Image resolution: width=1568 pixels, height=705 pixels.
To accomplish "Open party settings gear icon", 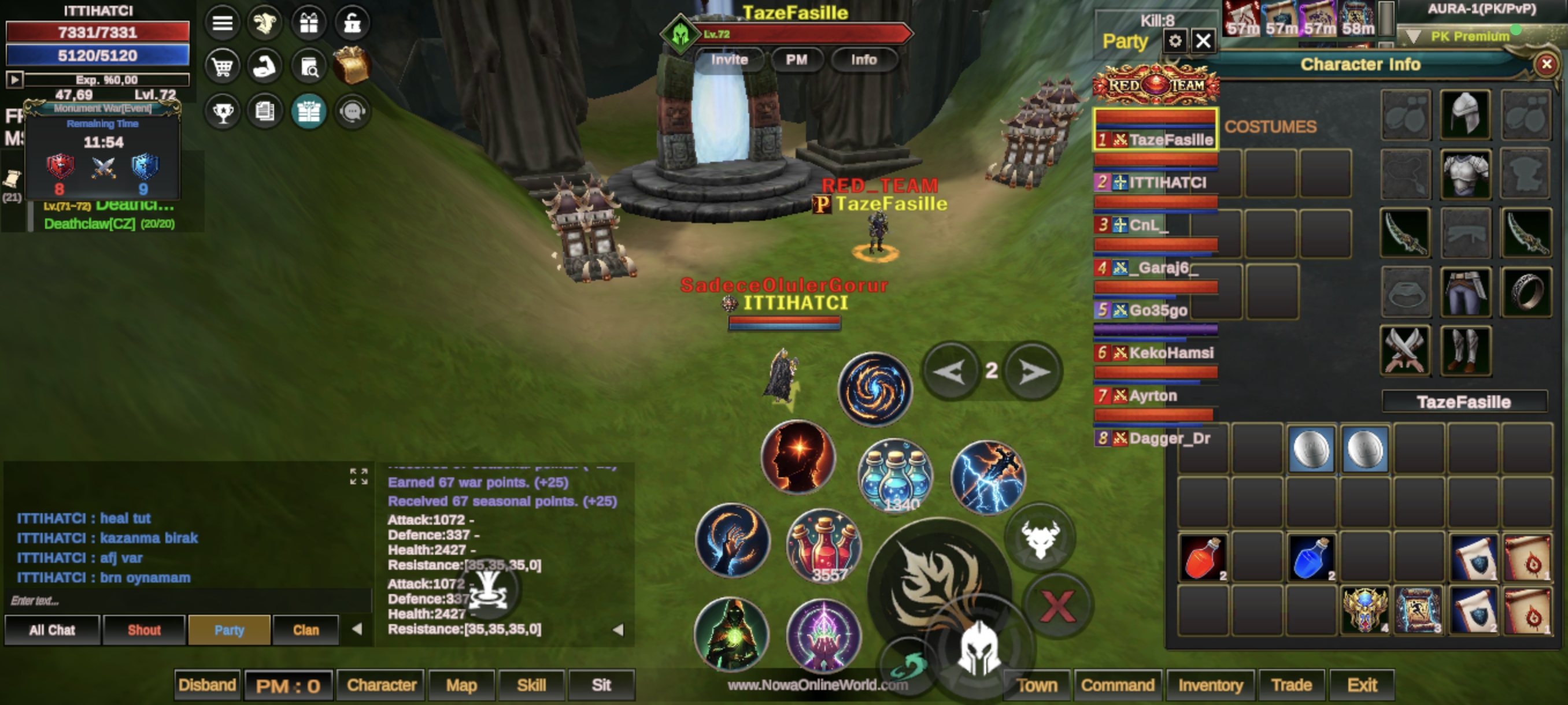I will [1175, 41].
